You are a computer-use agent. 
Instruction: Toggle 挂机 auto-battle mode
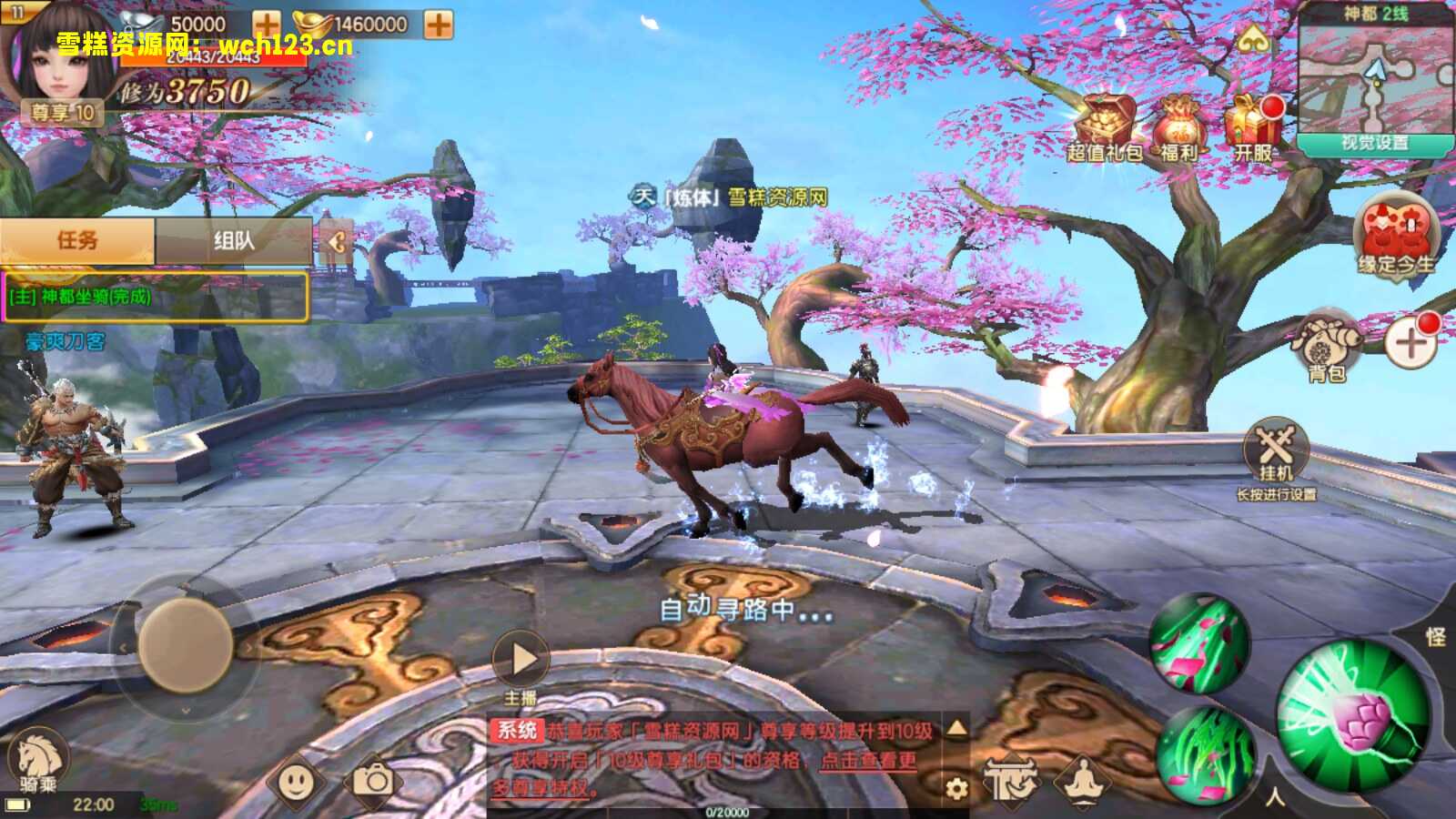(x=1276, y=450)
